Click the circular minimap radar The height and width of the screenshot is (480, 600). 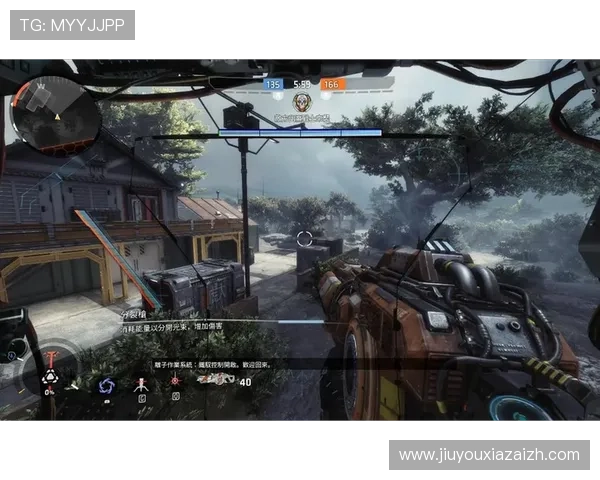[x=57, y=111]
